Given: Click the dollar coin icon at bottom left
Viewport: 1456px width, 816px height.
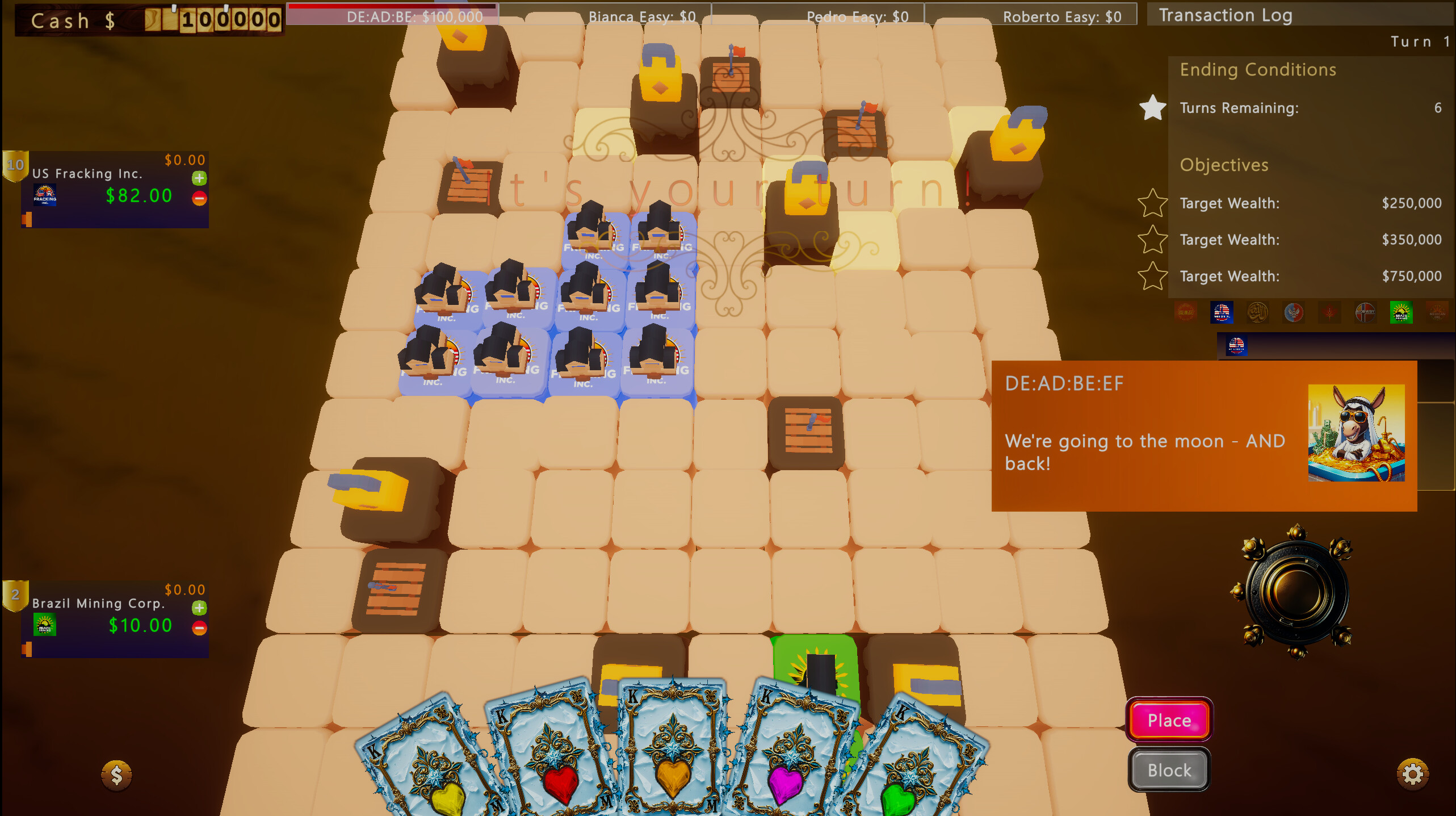Looking at the screenshot, I should pos(116,773).
